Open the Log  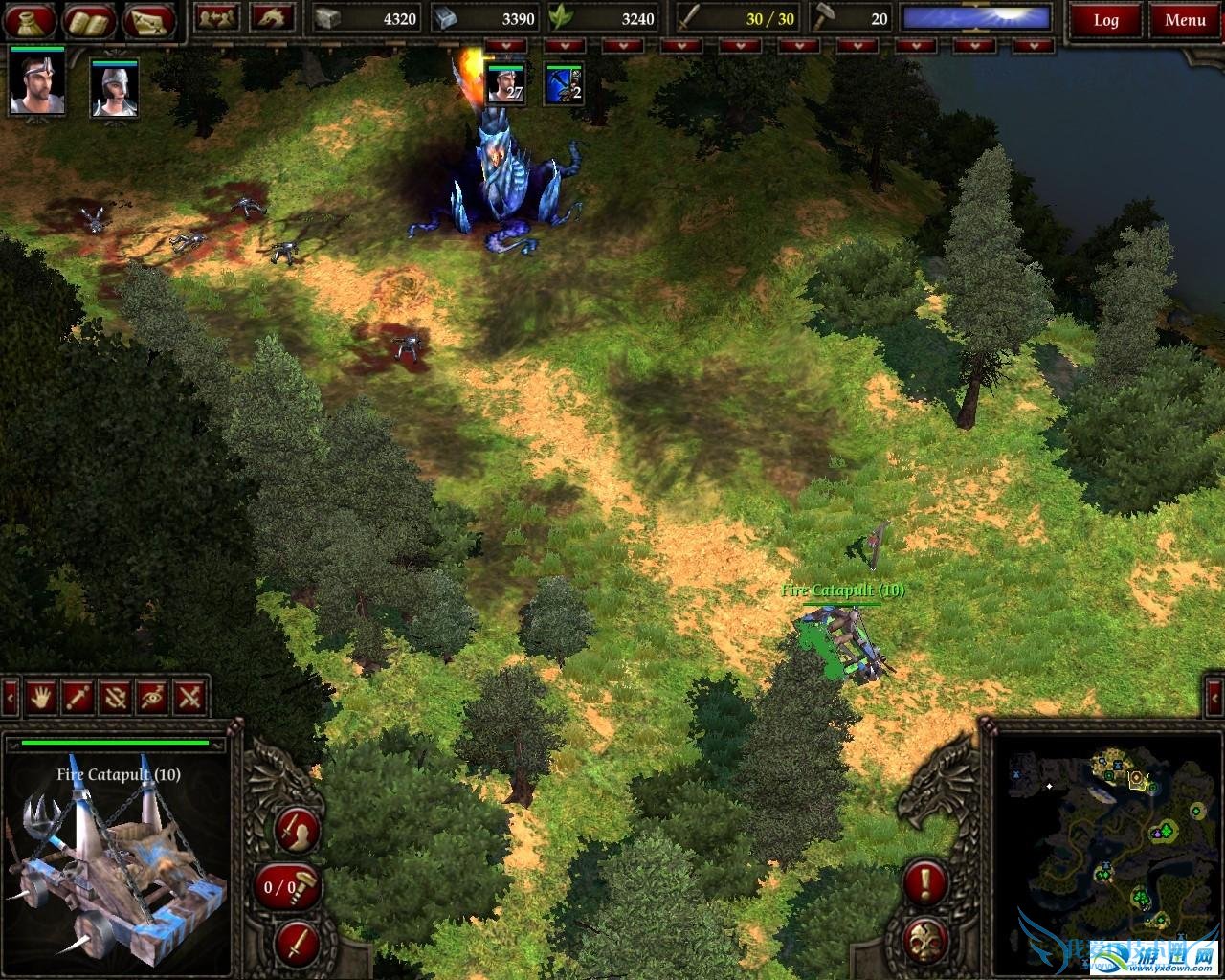tap(1105, 20)
